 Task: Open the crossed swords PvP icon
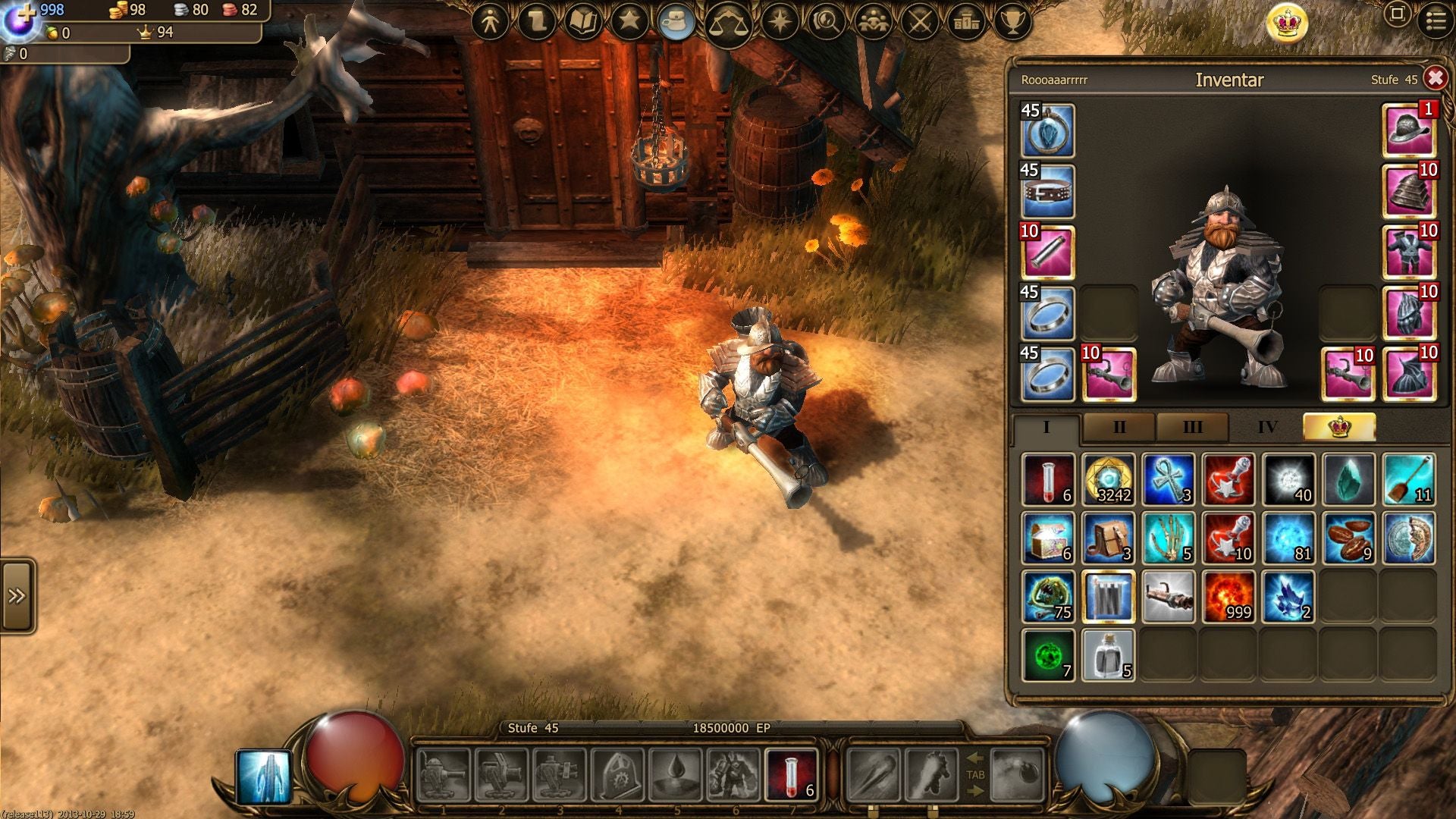tap(920, 23)
